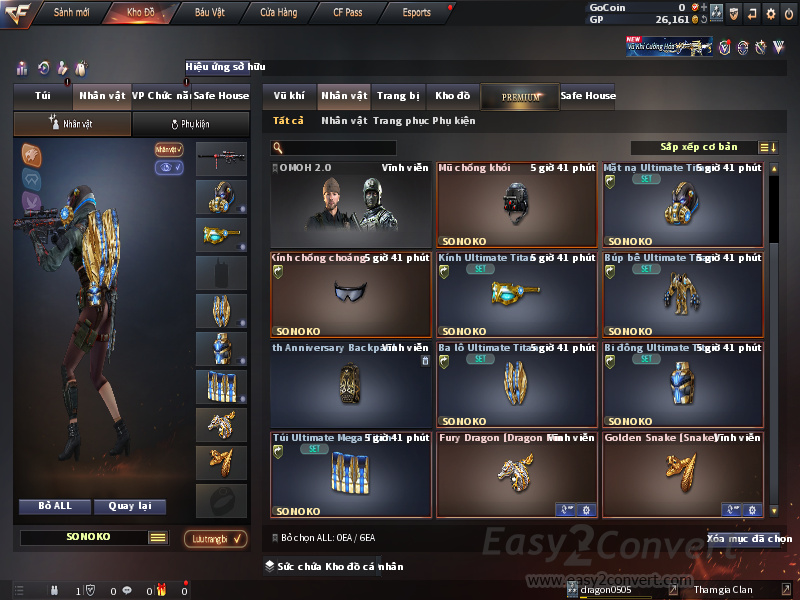Image resolution: width=800 pixels, height=600 pixels.
Task: Open the Sảnh mới lobby tab
Action: click(x=70, y=13)
